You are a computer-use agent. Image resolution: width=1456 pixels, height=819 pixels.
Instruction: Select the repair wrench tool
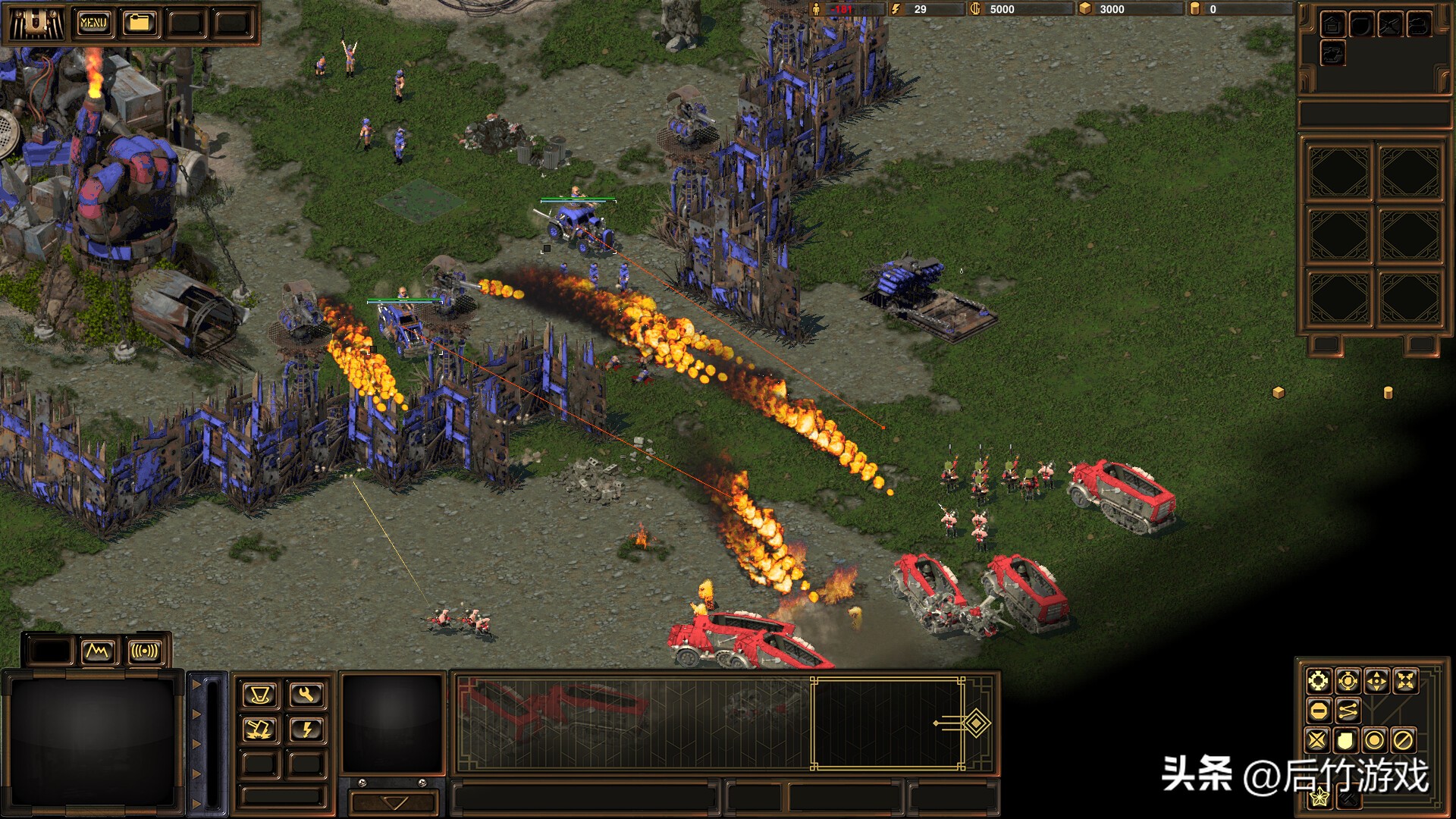tap(305, 695)
